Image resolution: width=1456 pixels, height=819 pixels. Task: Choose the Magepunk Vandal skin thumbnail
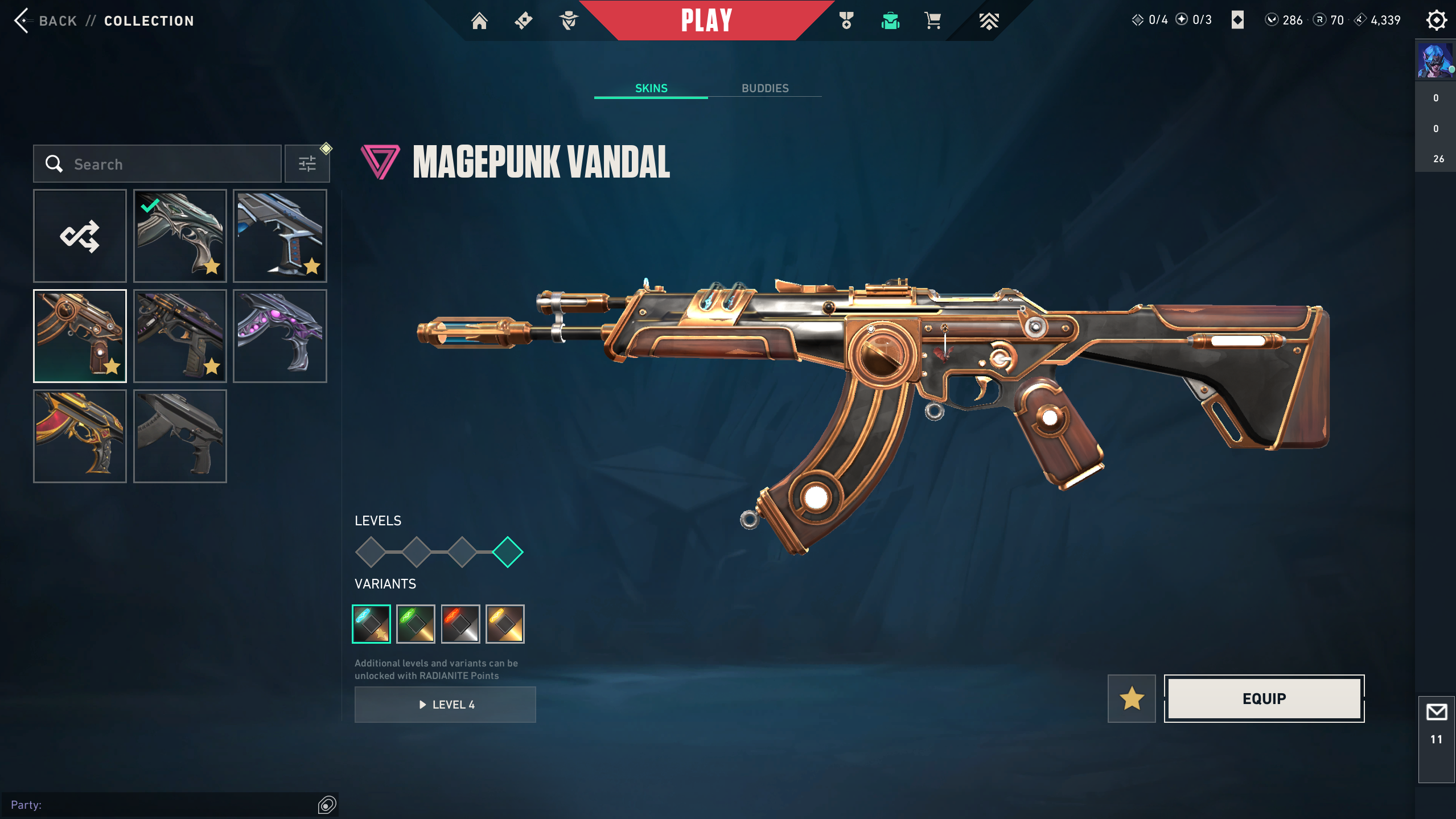pyautogui.click(x=80, y=336)
